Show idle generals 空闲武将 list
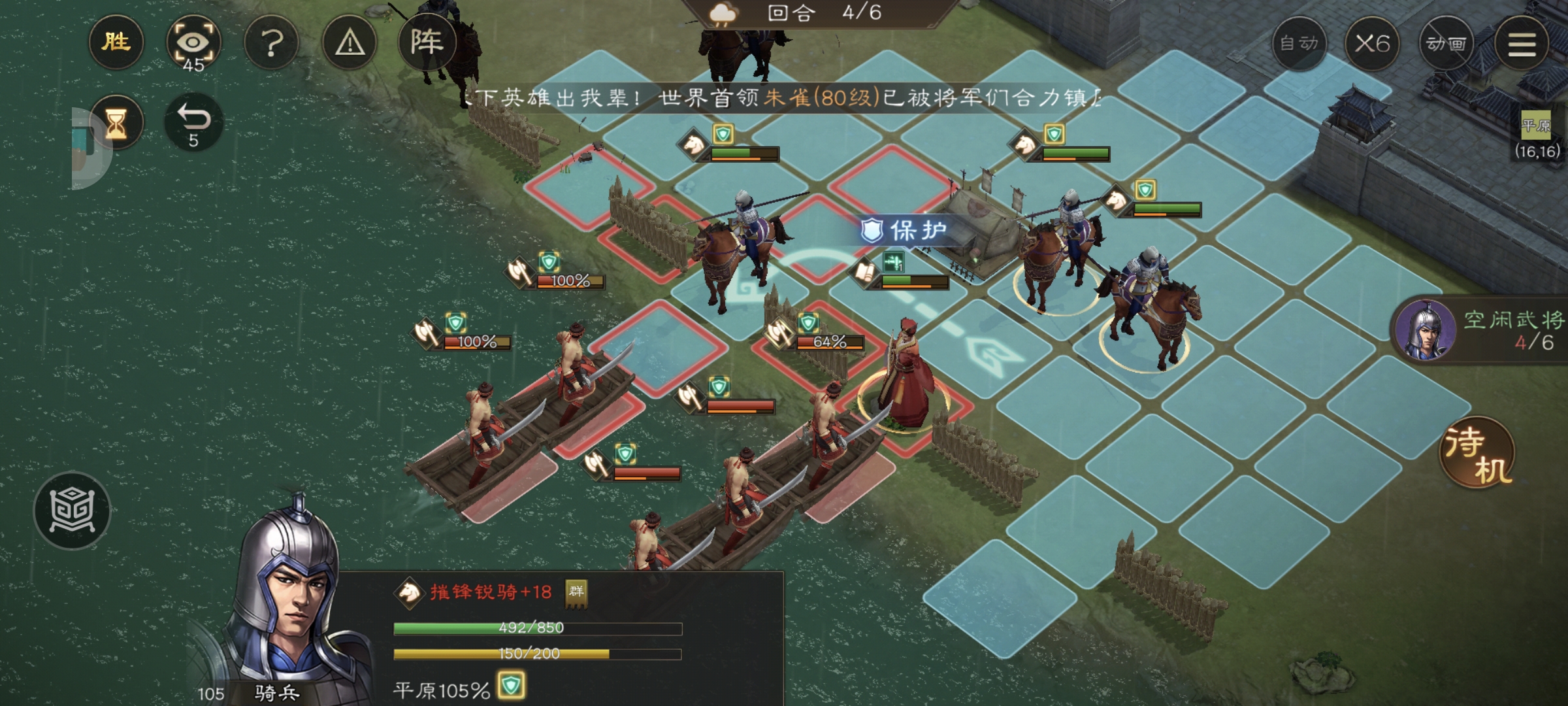 coord(1483,330)
